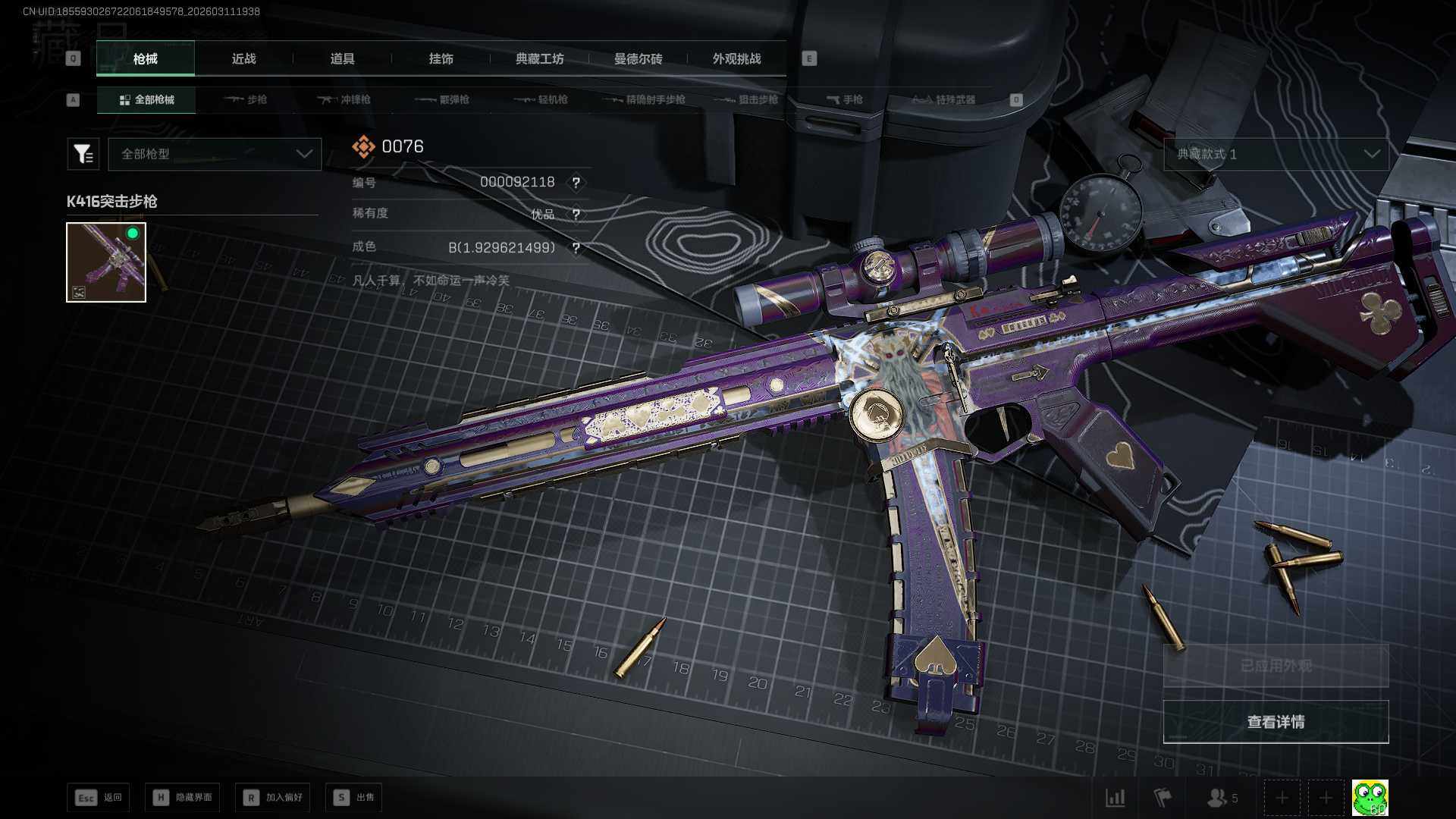Screen dimensions: 1456x819
Task: Click the filter funnel icon
Action: coord(83,154)
